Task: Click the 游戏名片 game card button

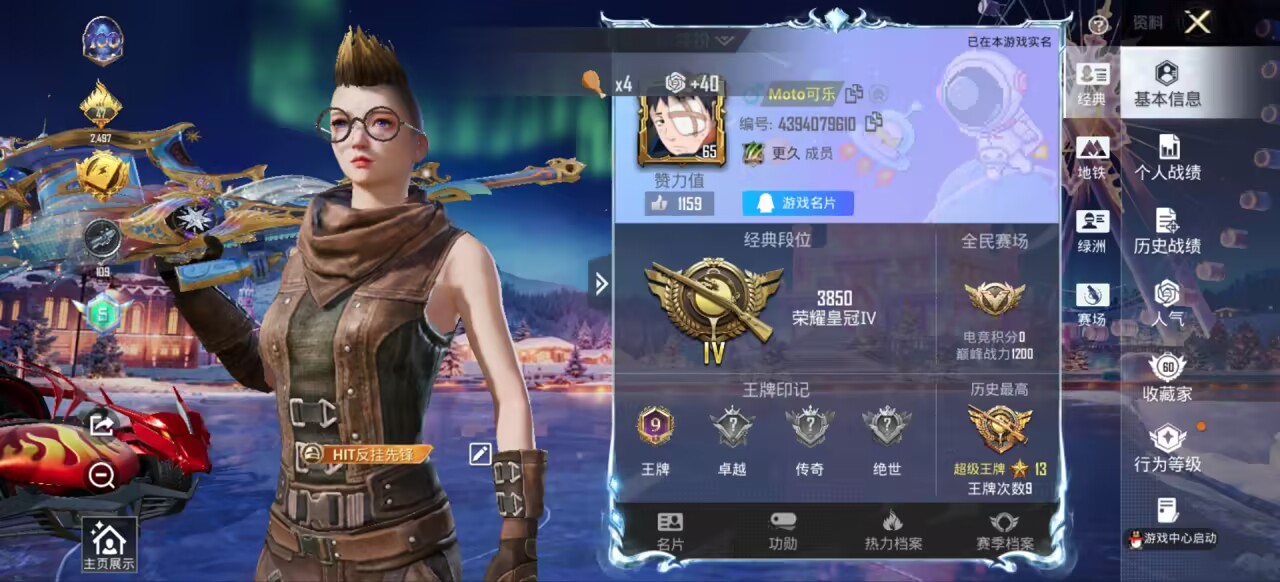Action: 797,203
